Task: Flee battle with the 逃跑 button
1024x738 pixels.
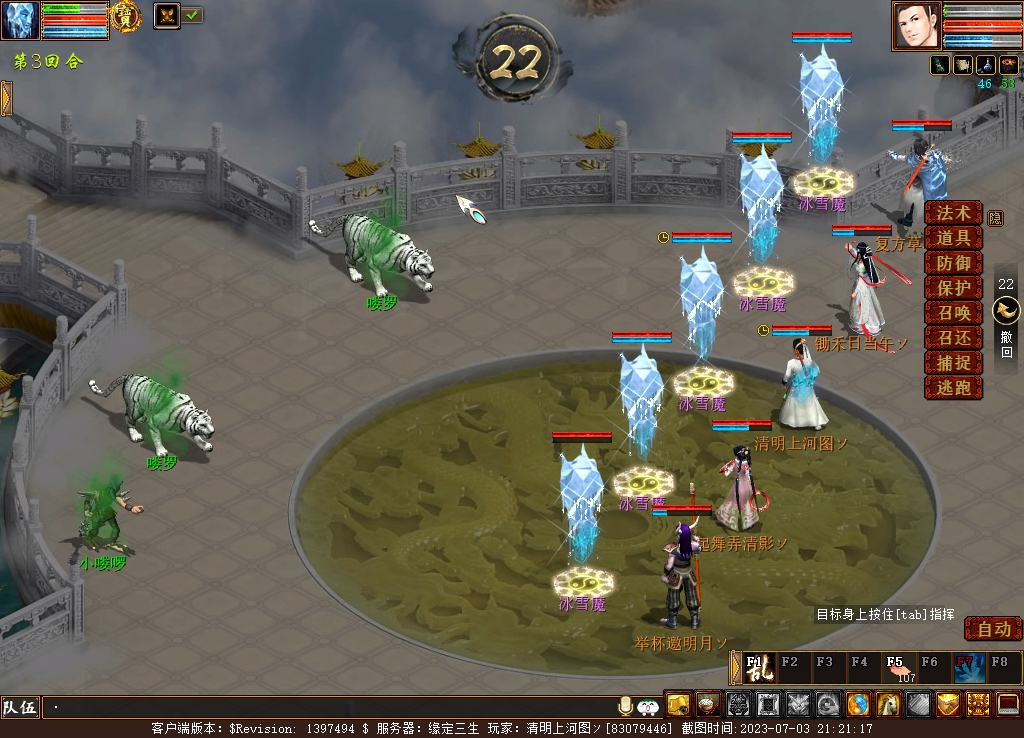Action: point(953,388)
